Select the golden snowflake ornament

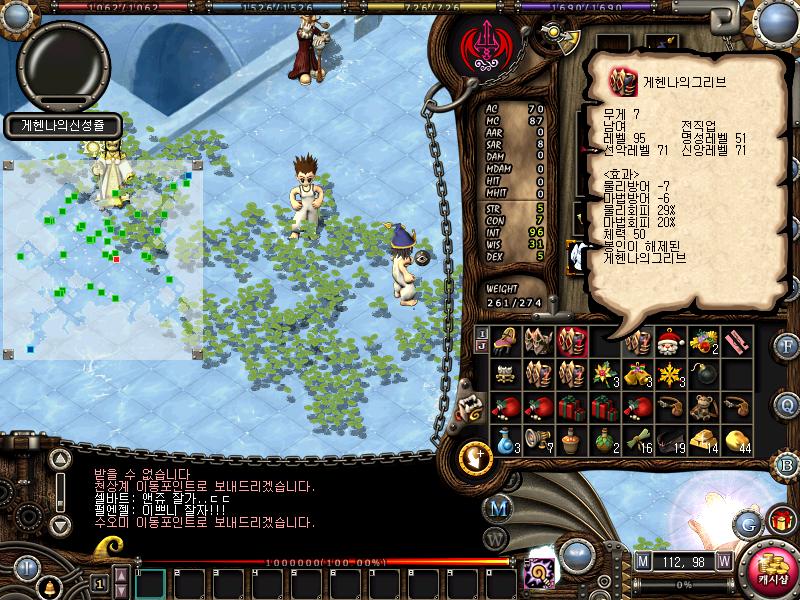click(671, 375)
